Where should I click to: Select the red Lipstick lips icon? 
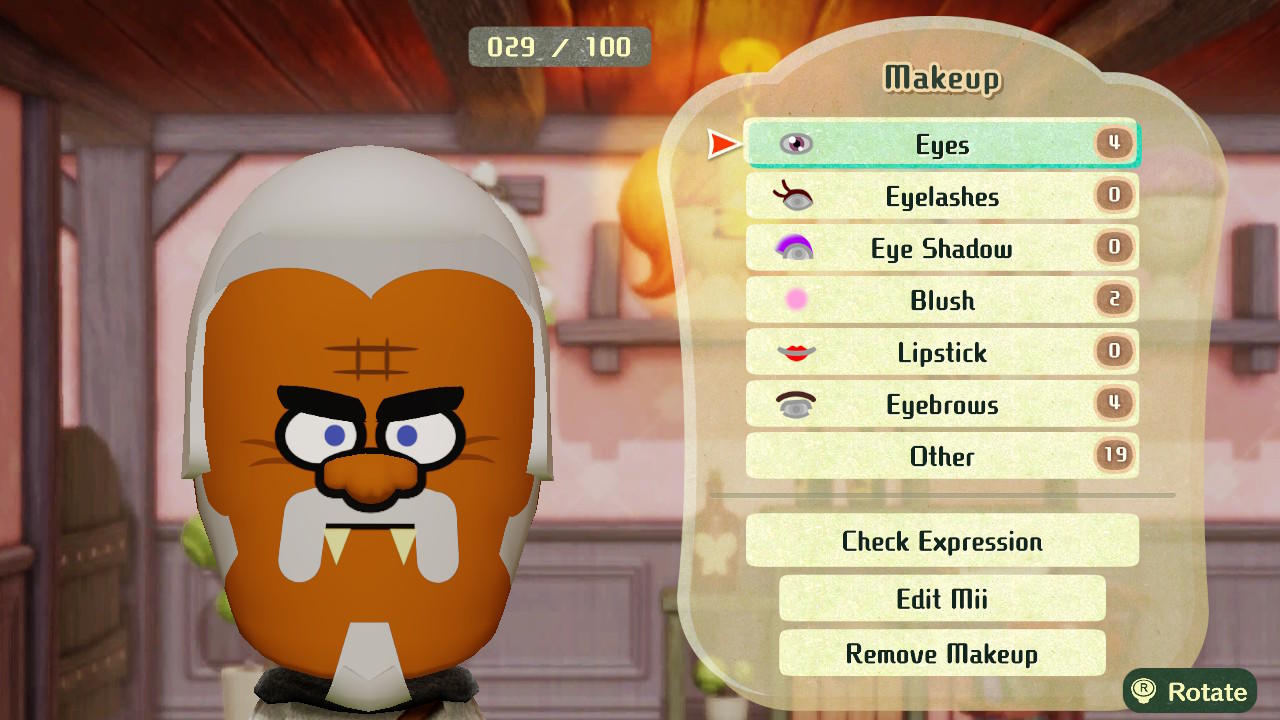tap(795, 352)
